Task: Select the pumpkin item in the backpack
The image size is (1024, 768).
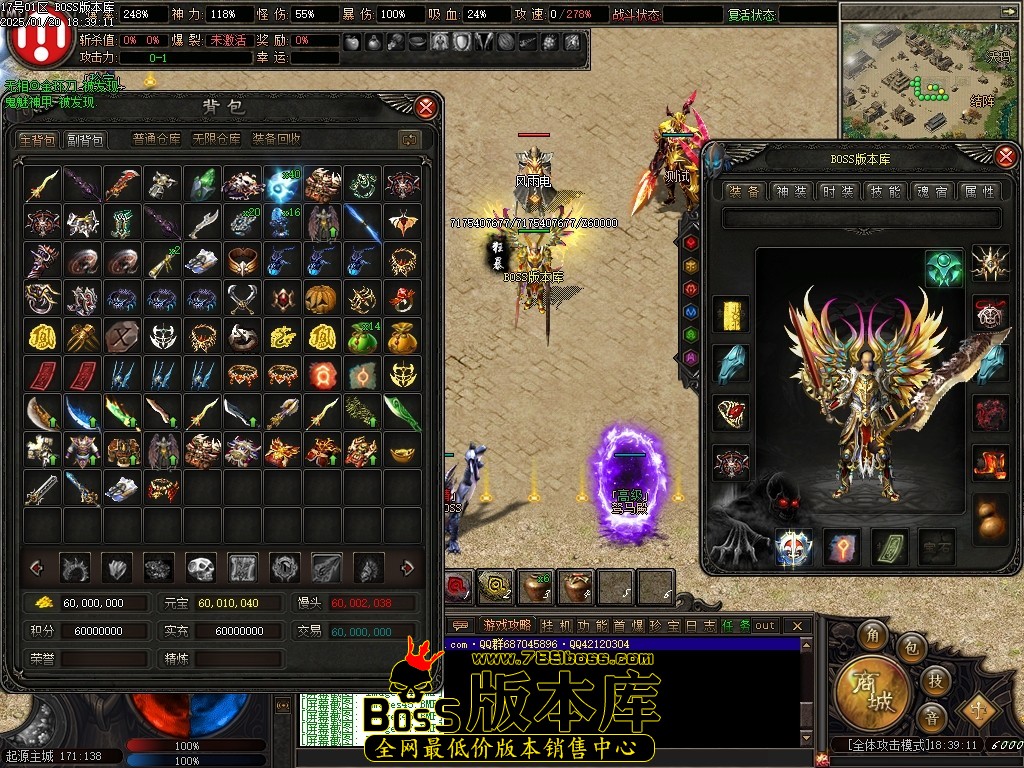Action: pos(324,299)
